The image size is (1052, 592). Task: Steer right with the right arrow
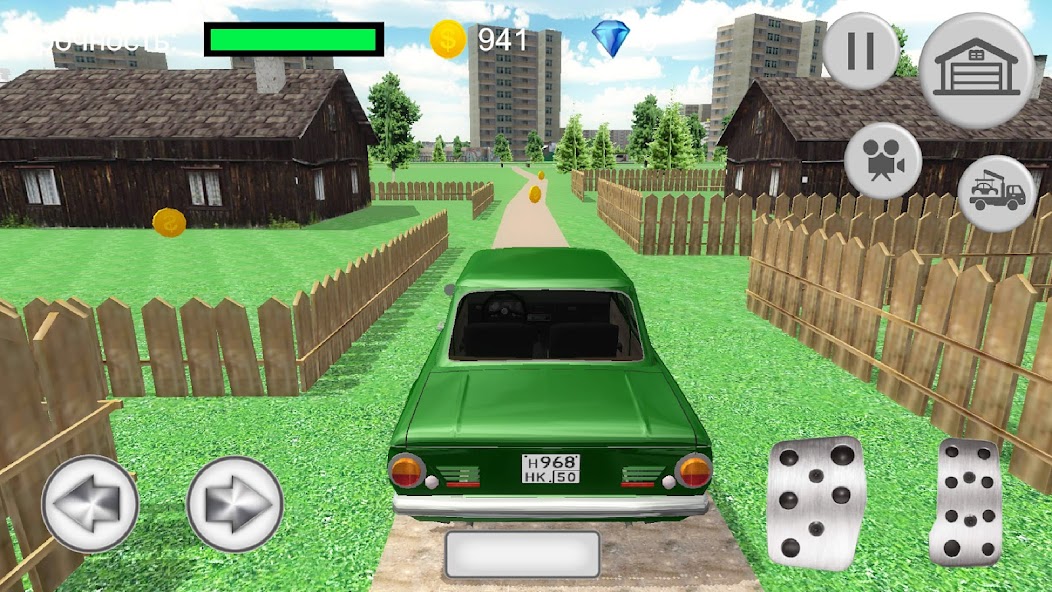point(236,504)
